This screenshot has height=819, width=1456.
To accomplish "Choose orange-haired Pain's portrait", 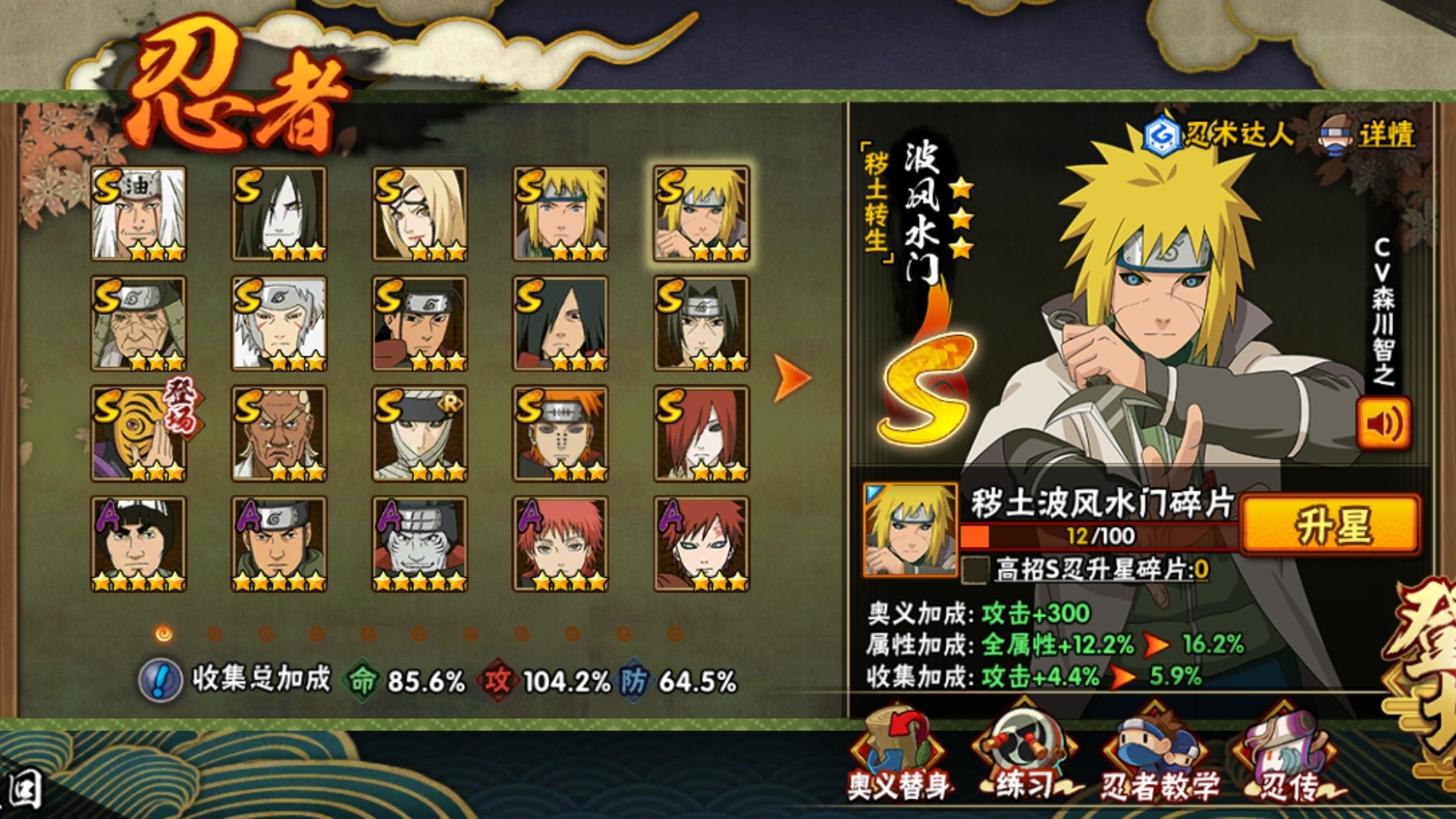I will 560,434.
